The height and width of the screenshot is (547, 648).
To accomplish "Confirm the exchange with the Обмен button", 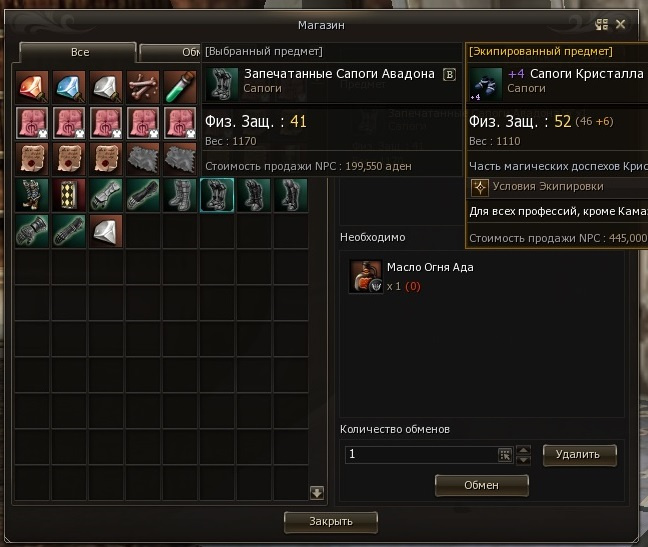I will [x=481, y=485].
